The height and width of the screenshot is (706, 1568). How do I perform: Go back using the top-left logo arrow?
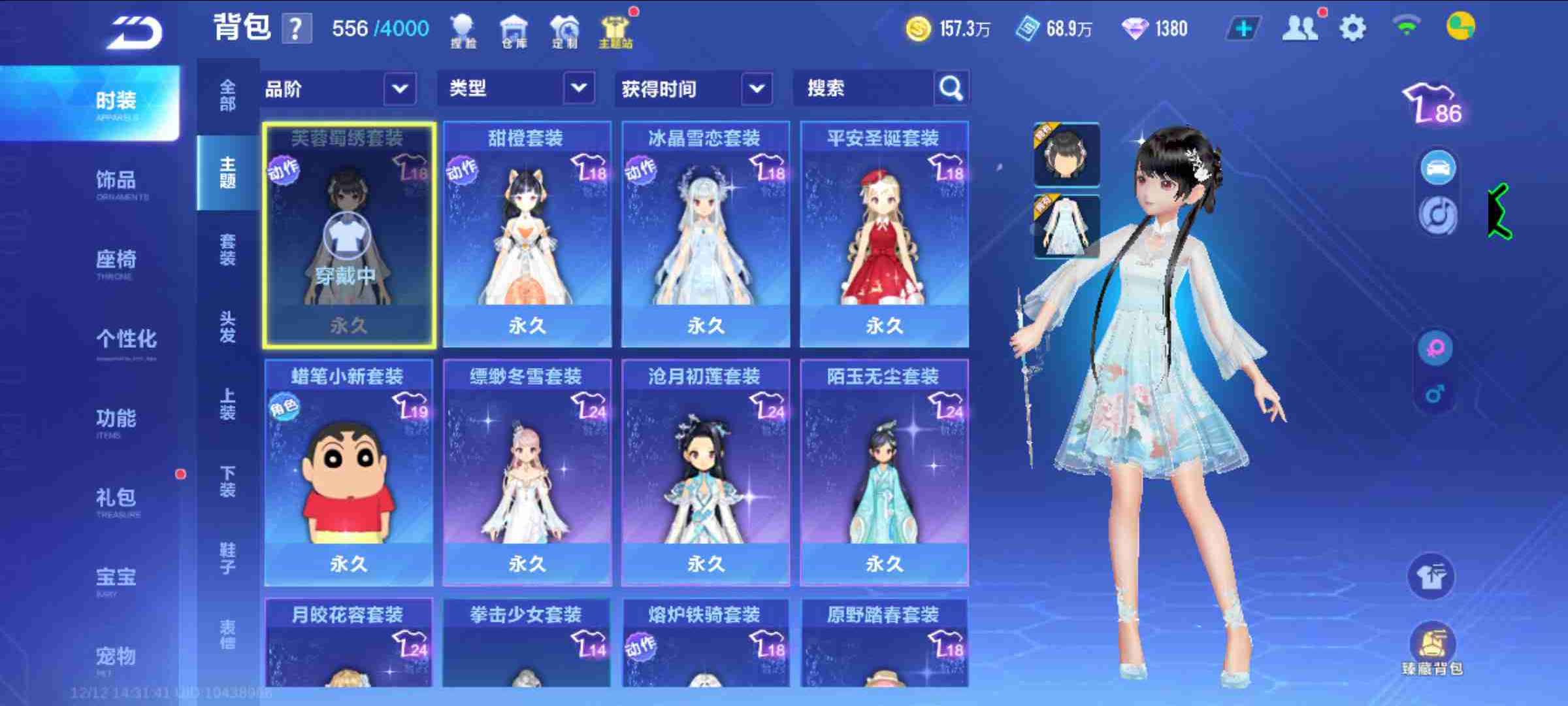[x=135, y=32]
